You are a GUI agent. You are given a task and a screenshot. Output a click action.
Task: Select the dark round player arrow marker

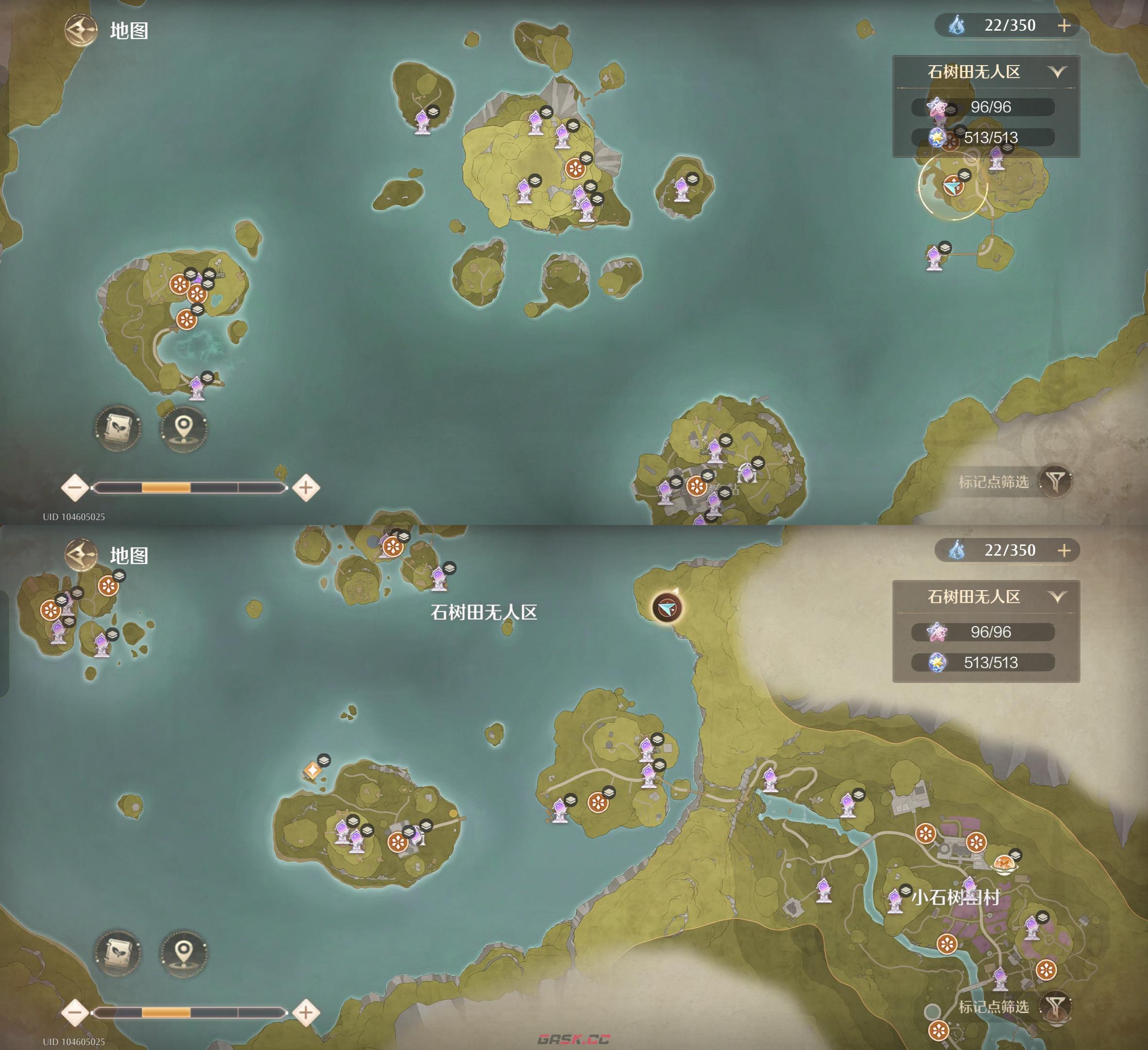point(667,608)
